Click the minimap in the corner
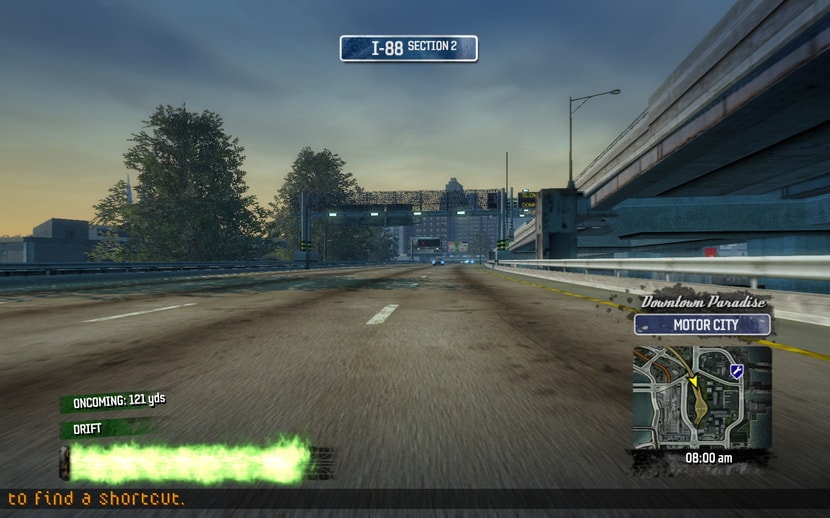The height and width of the screenshot is (518, 830). (x=701, y=396)
